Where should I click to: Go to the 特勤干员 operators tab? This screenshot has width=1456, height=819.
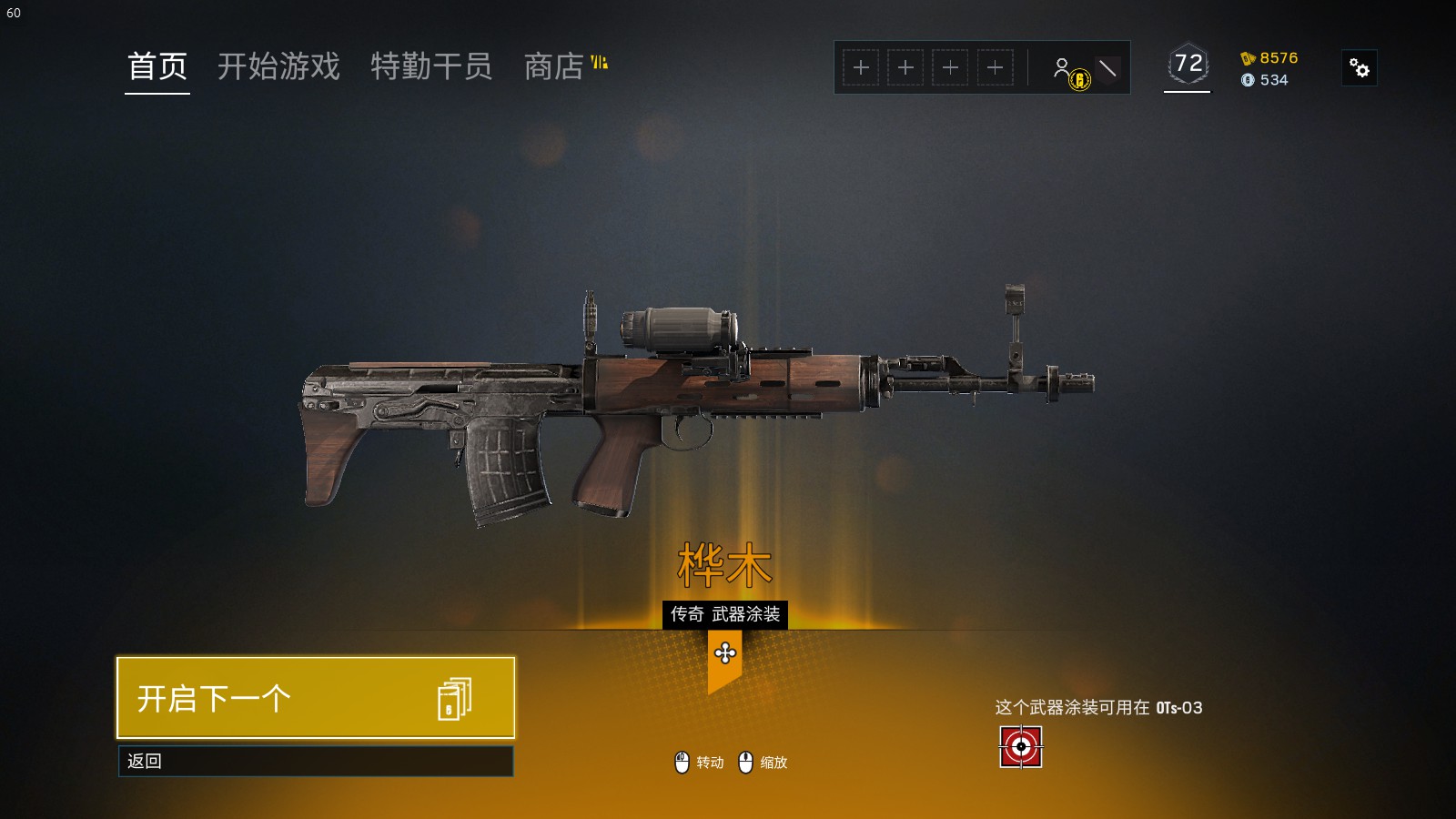point(431,66)
